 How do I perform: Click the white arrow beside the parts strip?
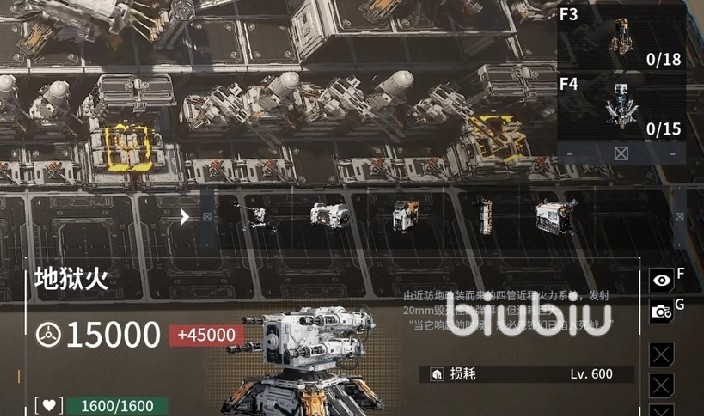[185, 215]
